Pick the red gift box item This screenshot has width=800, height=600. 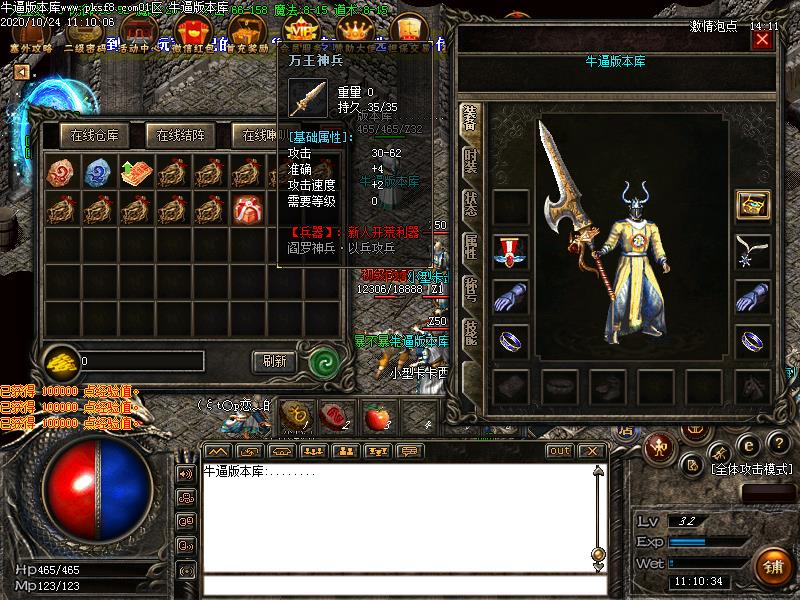pos(246,209)
